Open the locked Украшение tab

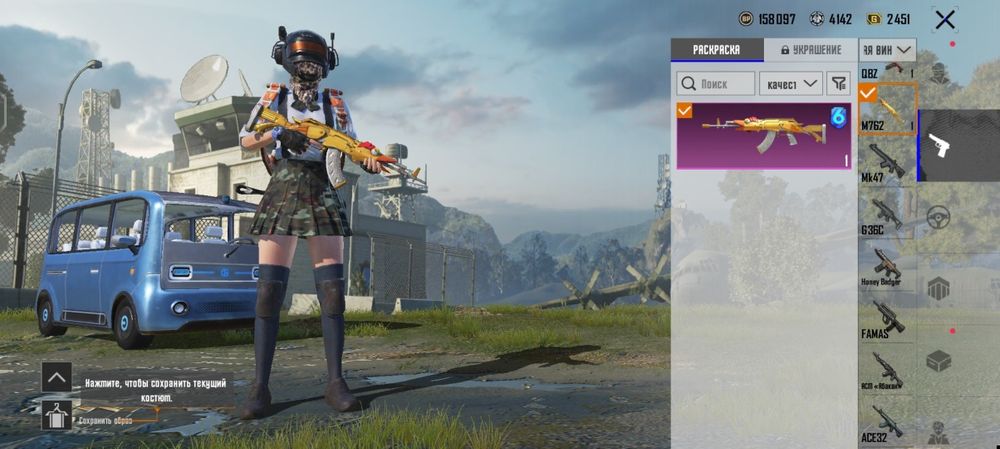[x=810, y=50]
